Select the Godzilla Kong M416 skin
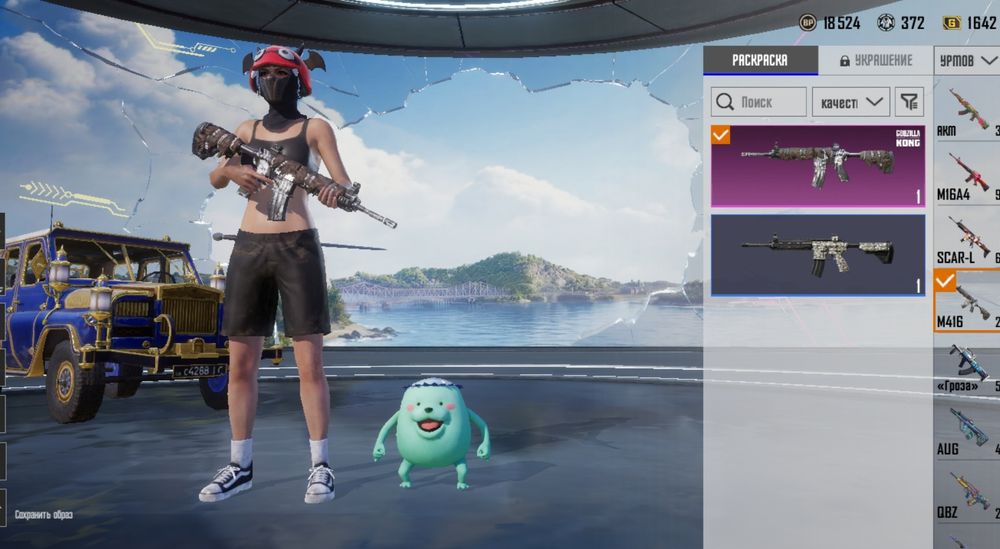Viewport: 1000px width, 549px height. (x=818, y=165)
